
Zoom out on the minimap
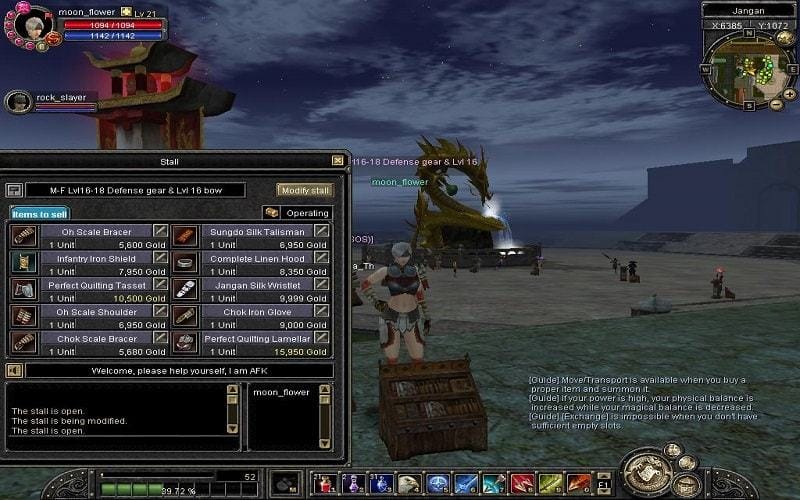pos(776,104)
